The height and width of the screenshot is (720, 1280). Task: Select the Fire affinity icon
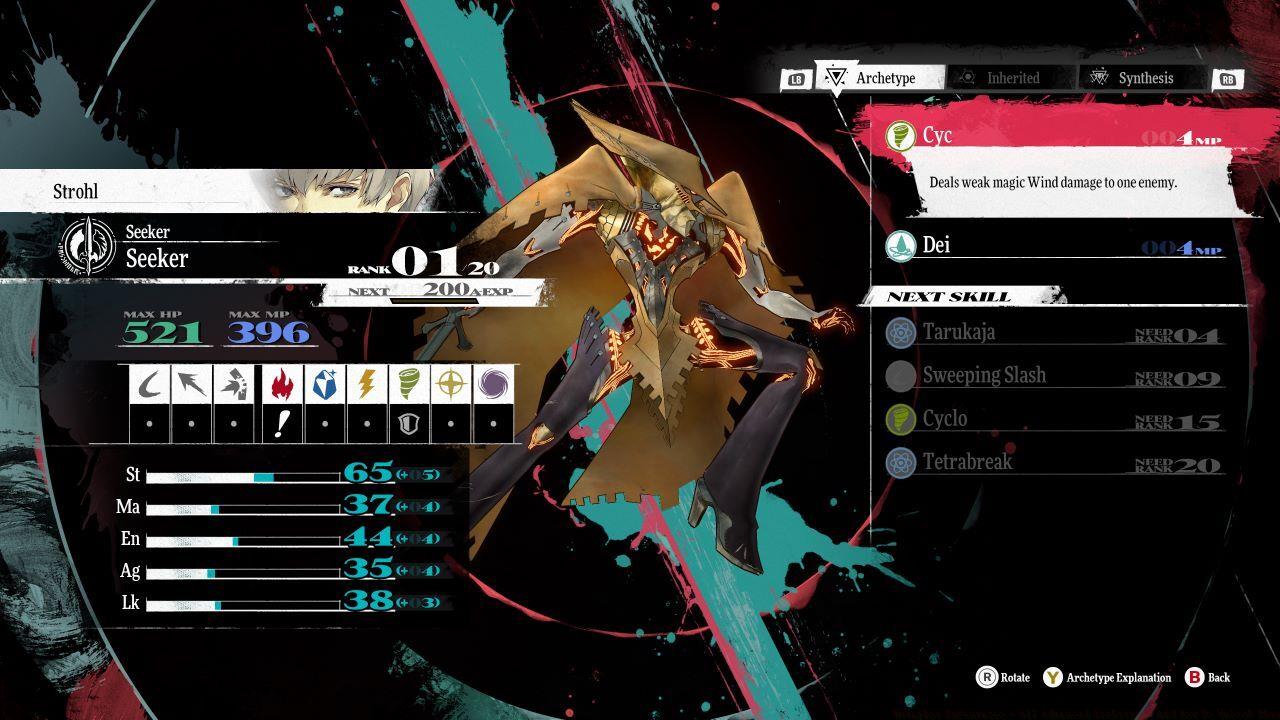281,385
